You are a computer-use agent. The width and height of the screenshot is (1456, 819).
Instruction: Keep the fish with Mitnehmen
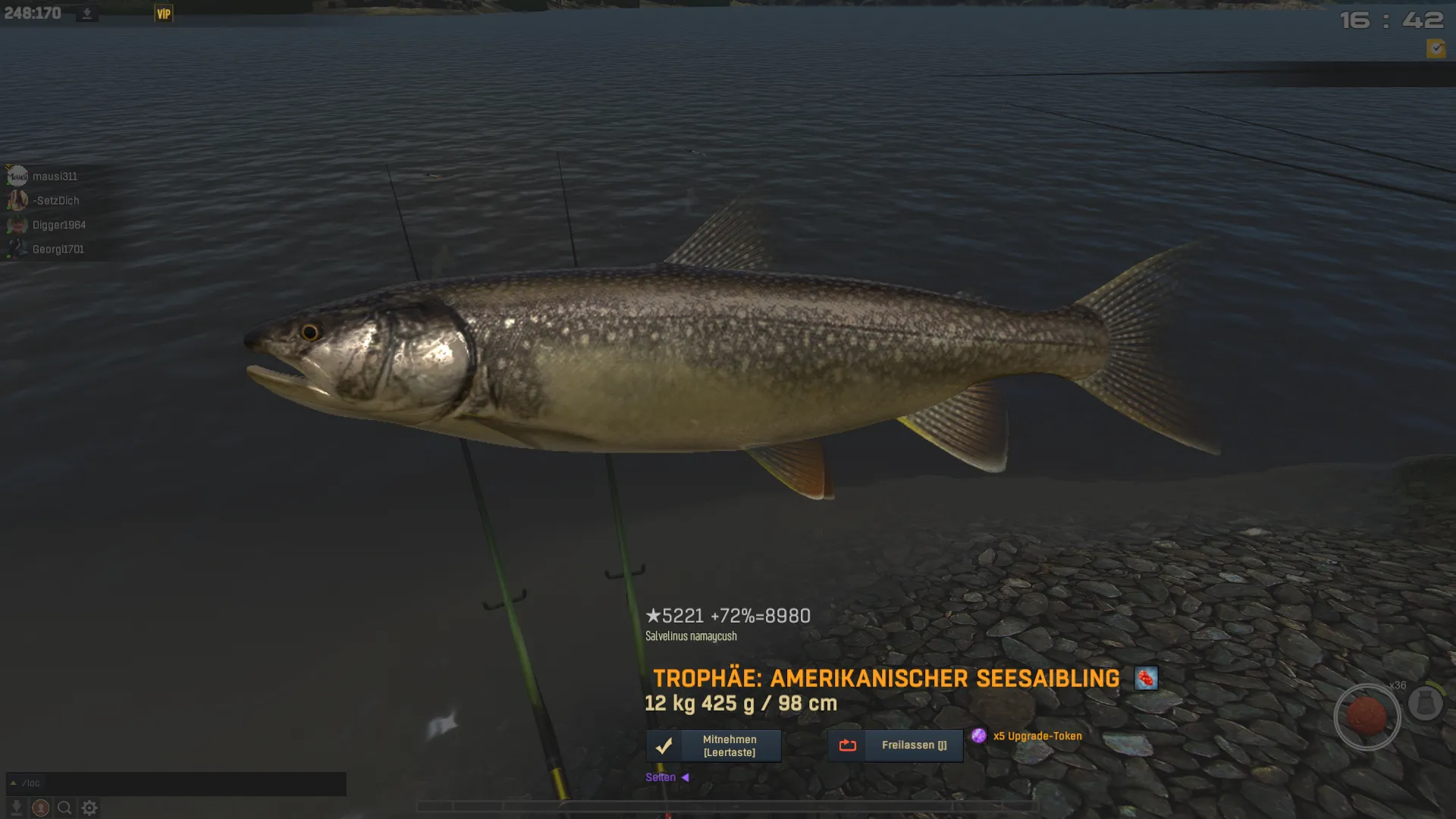tap(714, 746)
